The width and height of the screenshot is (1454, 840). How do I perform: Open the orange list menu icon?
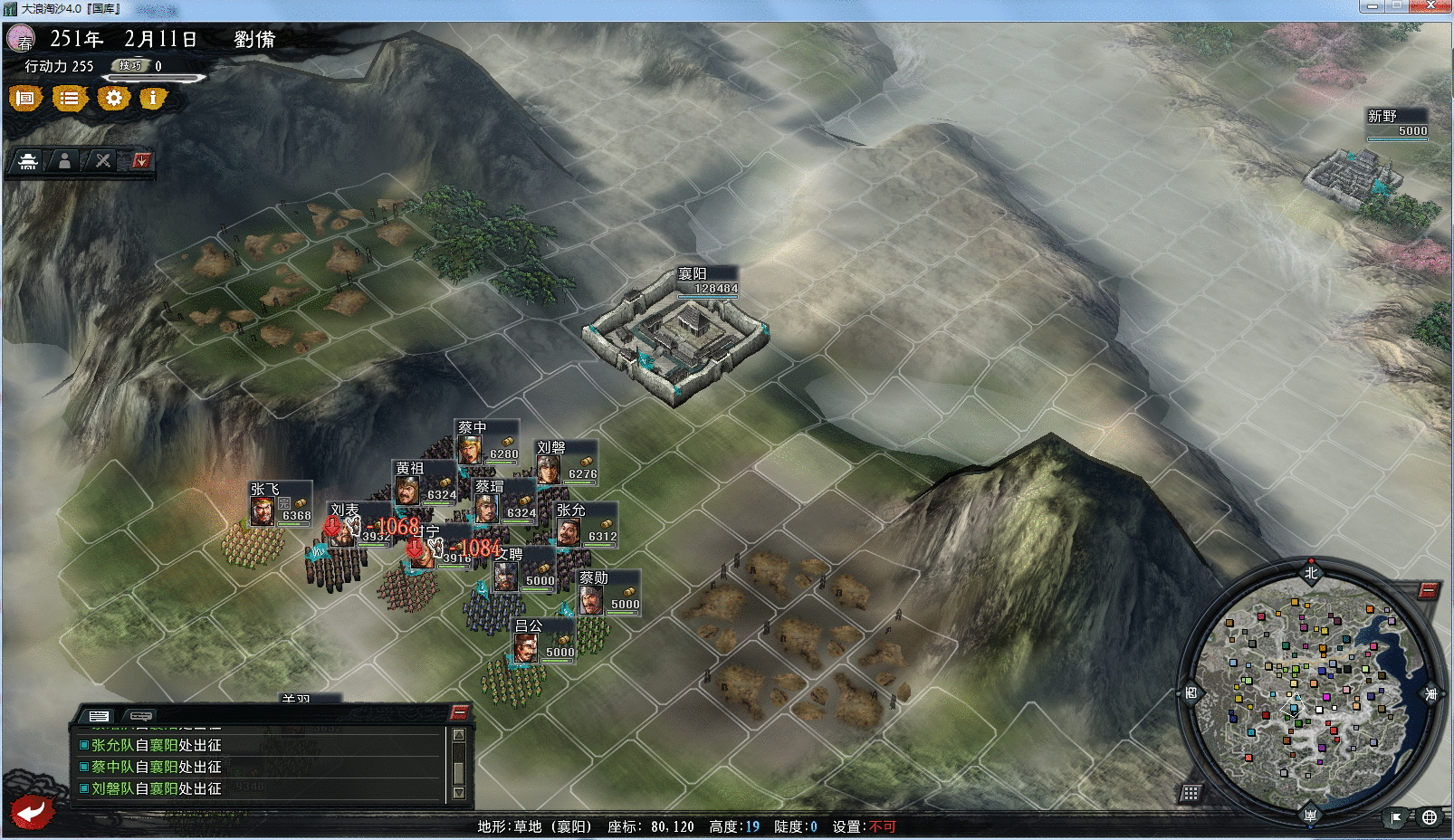(x=69, y=98)
